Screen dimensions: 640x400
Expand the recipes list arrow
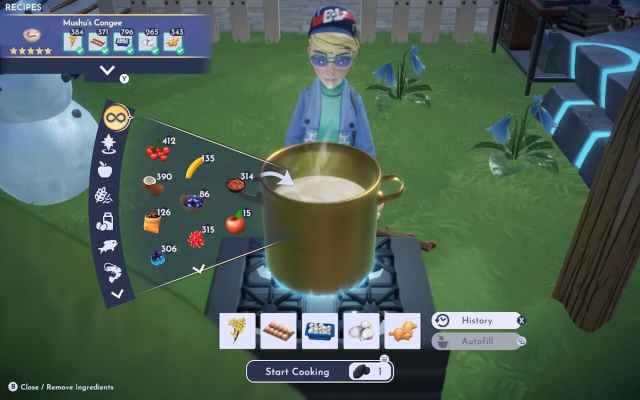point(107,70)
